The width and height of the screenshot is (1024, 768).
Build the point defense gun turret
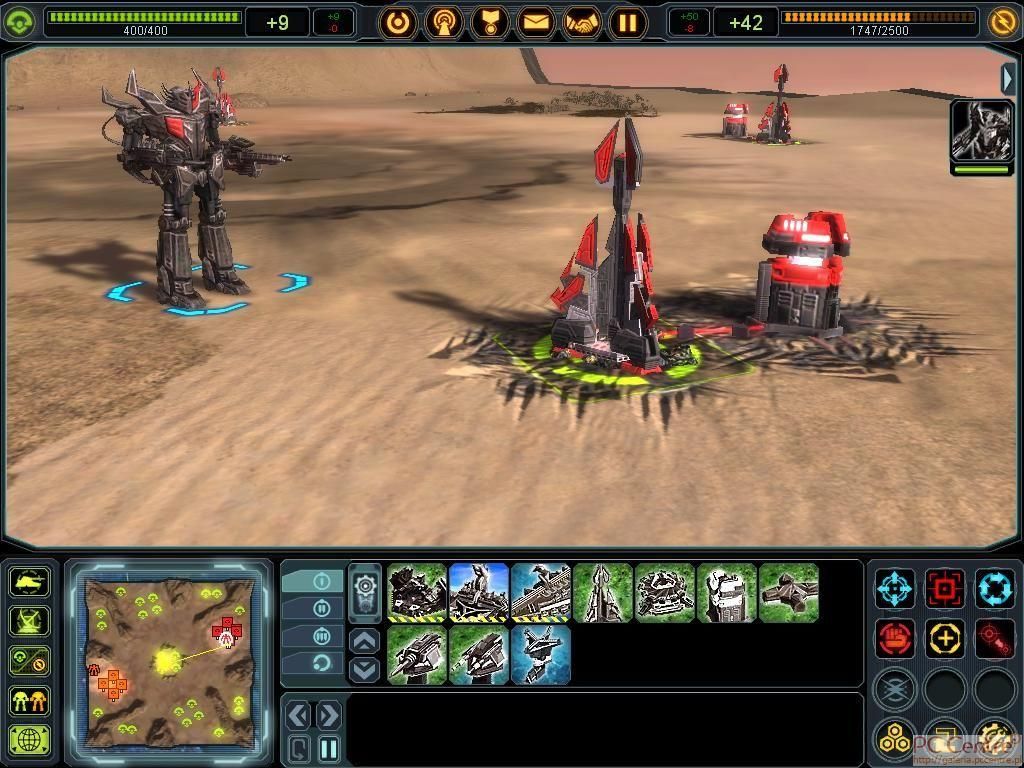pos(417,654)
